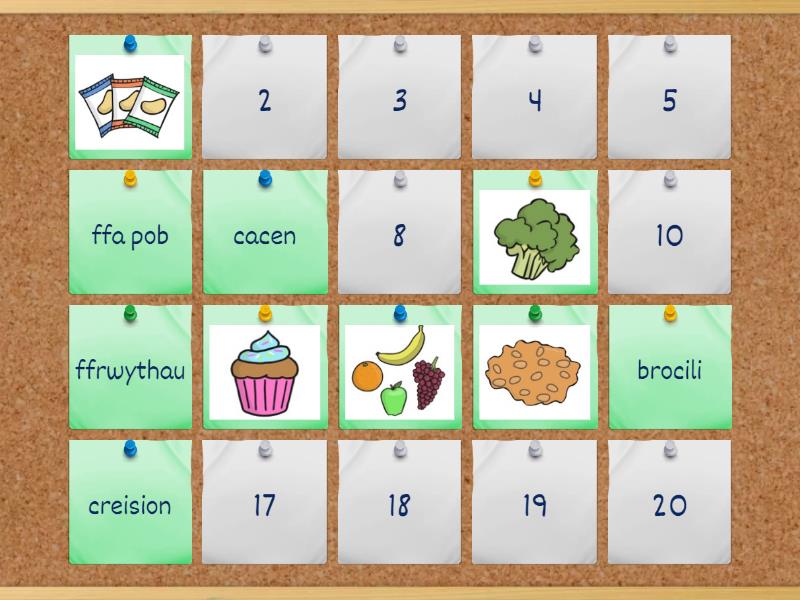800x600 pixels.
Task: Flip over card number 20
Action: tap(669, 503)
